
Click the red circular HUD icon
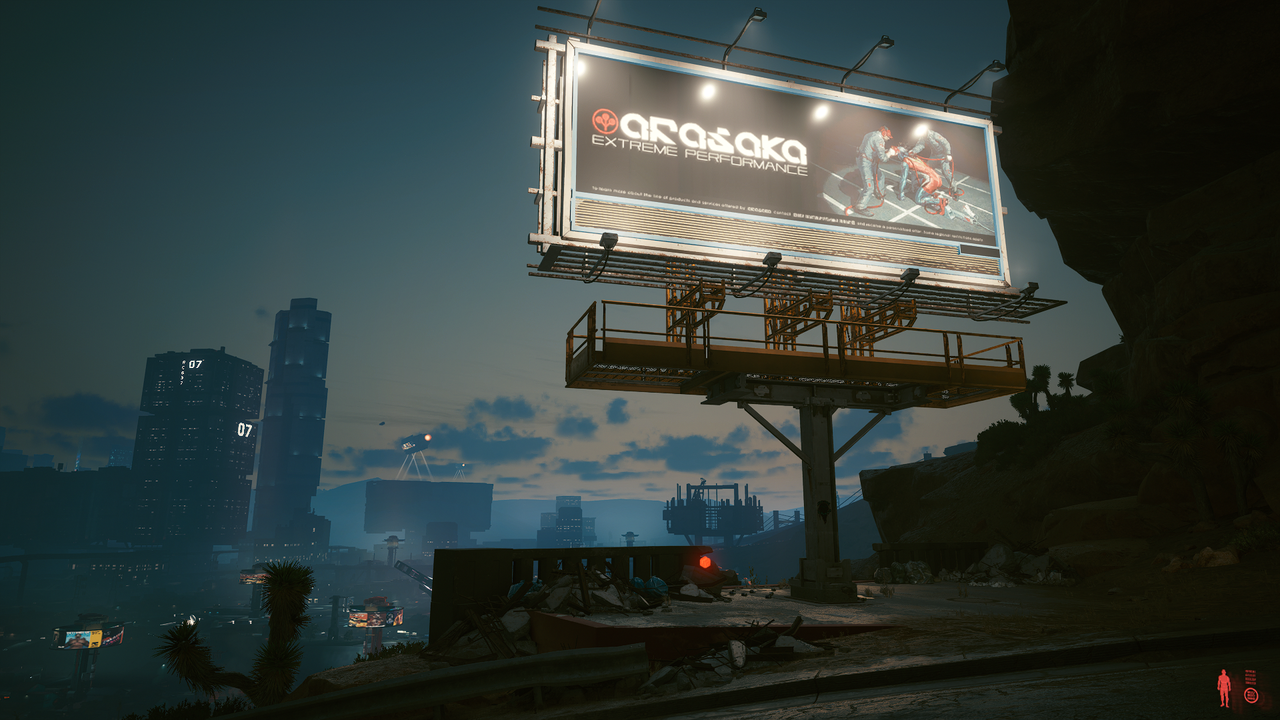click(x=1251, y=695)
